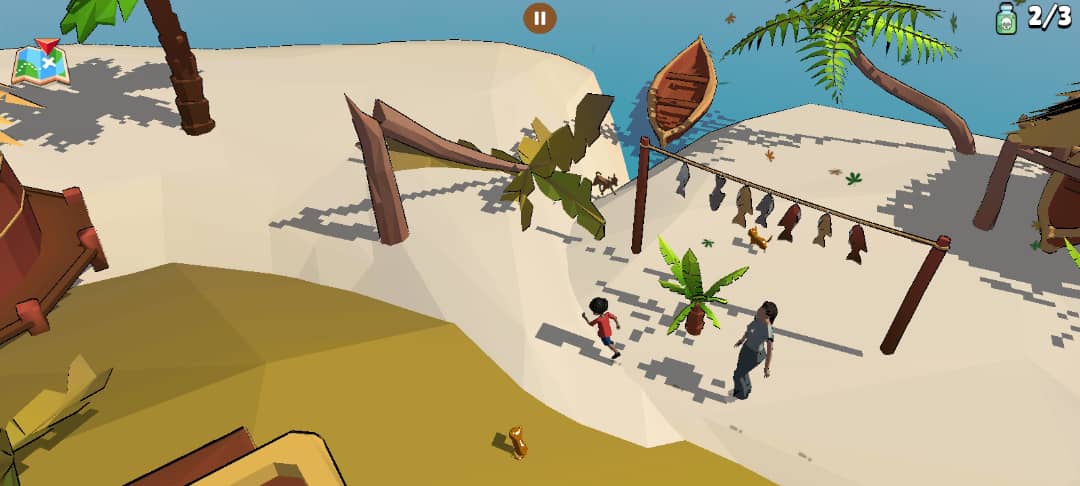The width and height of the screenshot is (1080, 486).
Task: Open the treasure map icon
Action: [40, 63]
